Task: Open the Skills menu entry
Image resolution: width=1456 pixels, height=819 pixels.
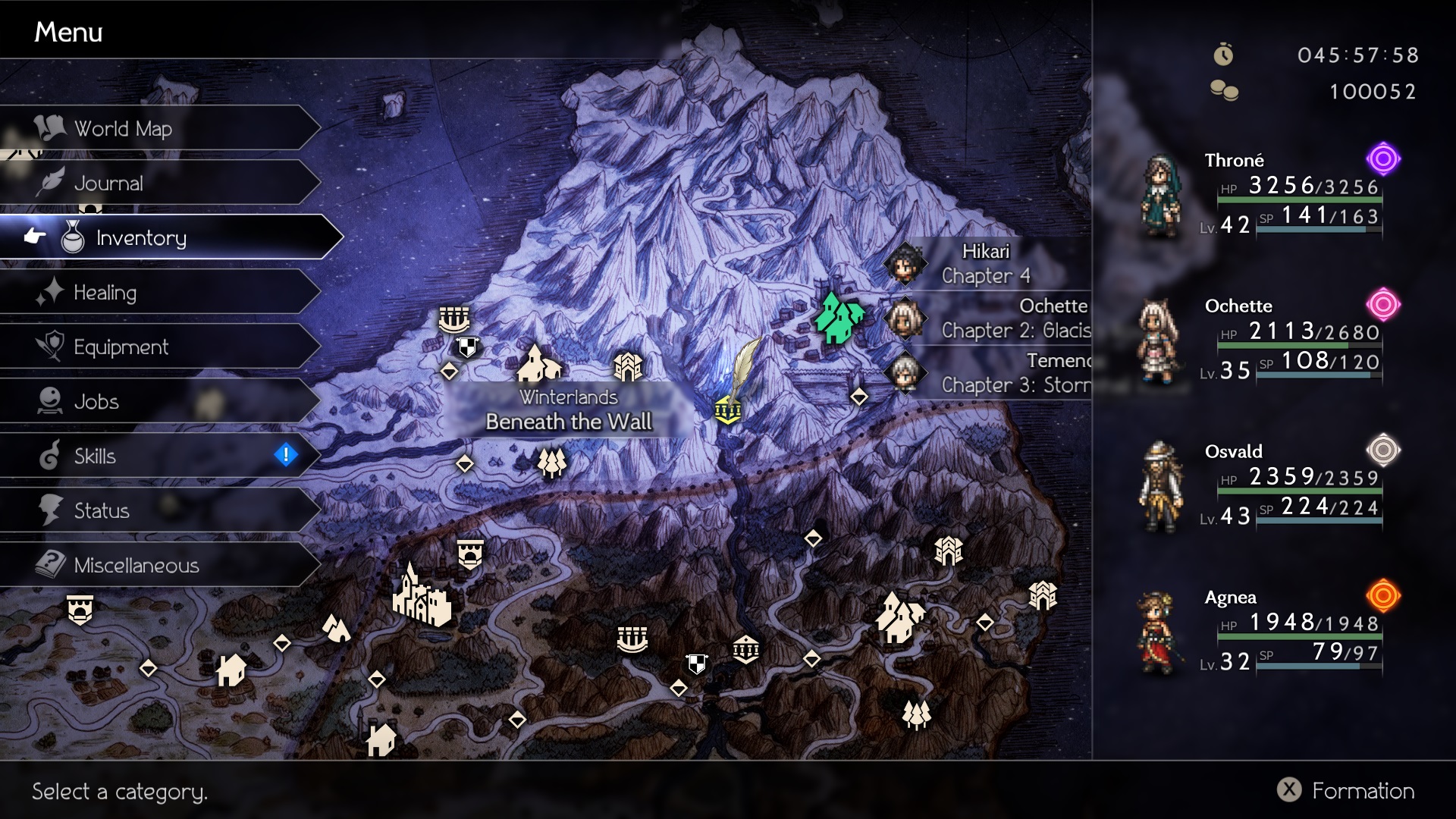Action: click(95, 457)
